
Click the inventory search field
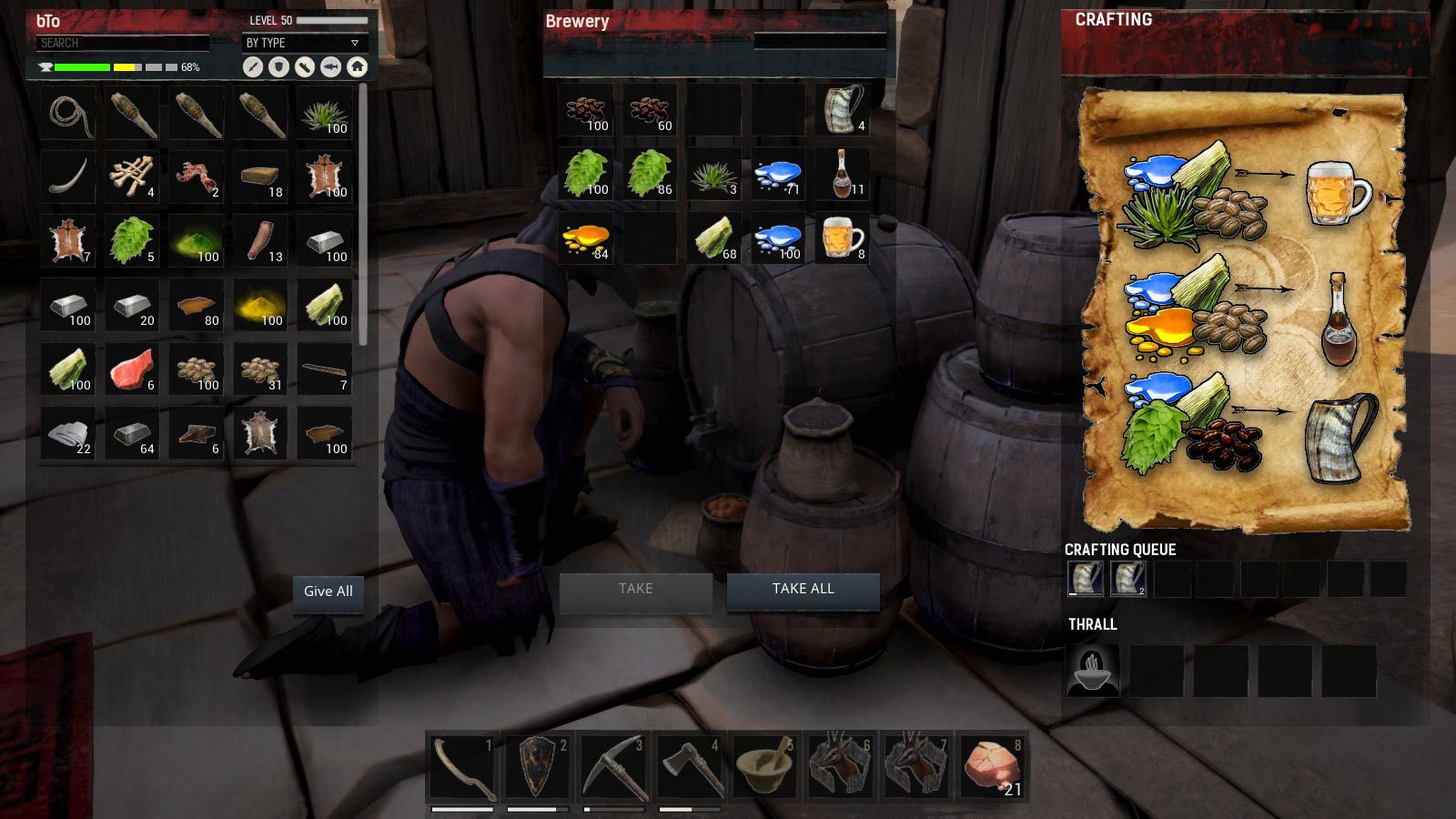[123, 43]
